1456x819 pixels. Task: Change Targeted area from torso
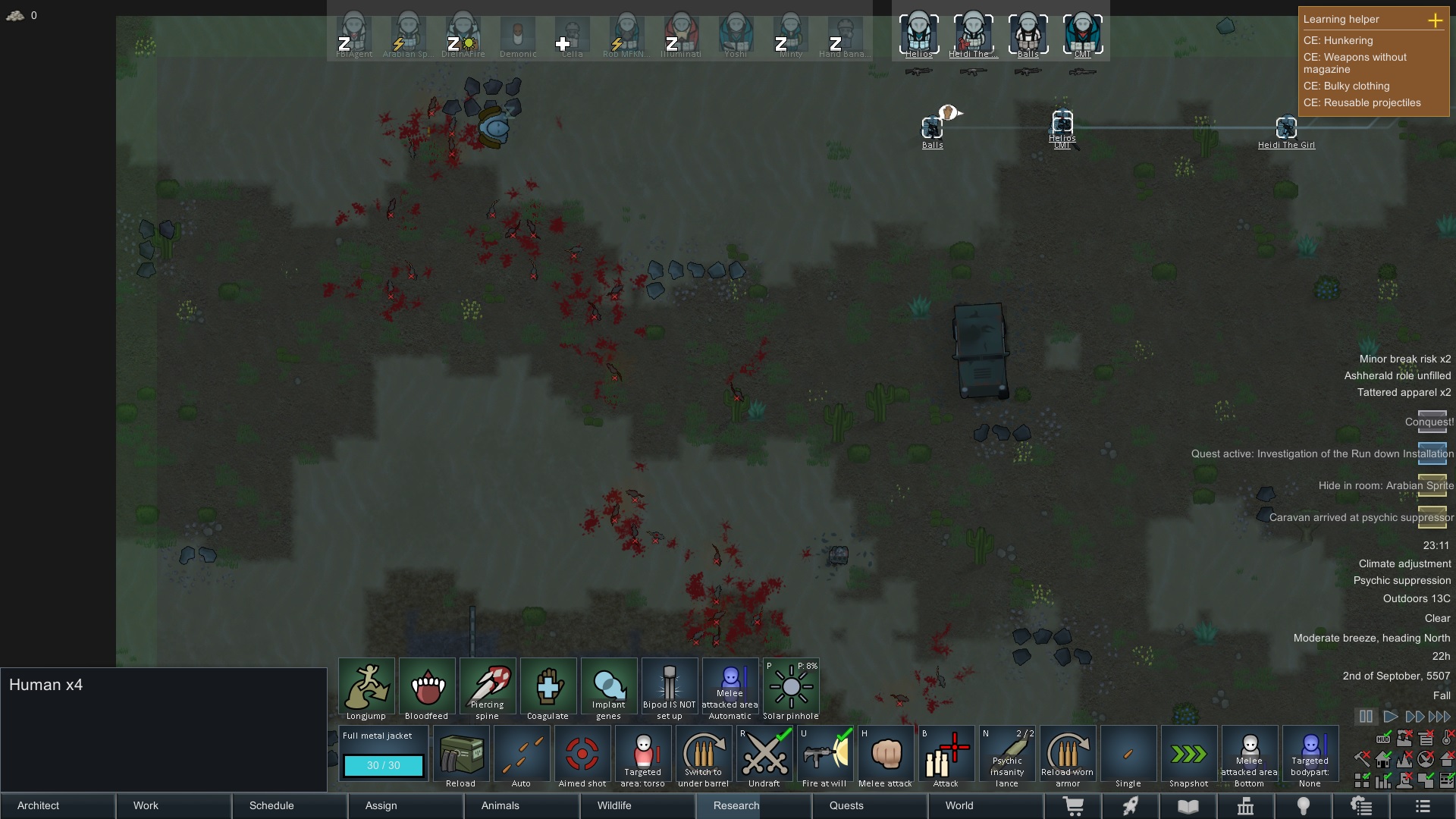pos(643,755)
